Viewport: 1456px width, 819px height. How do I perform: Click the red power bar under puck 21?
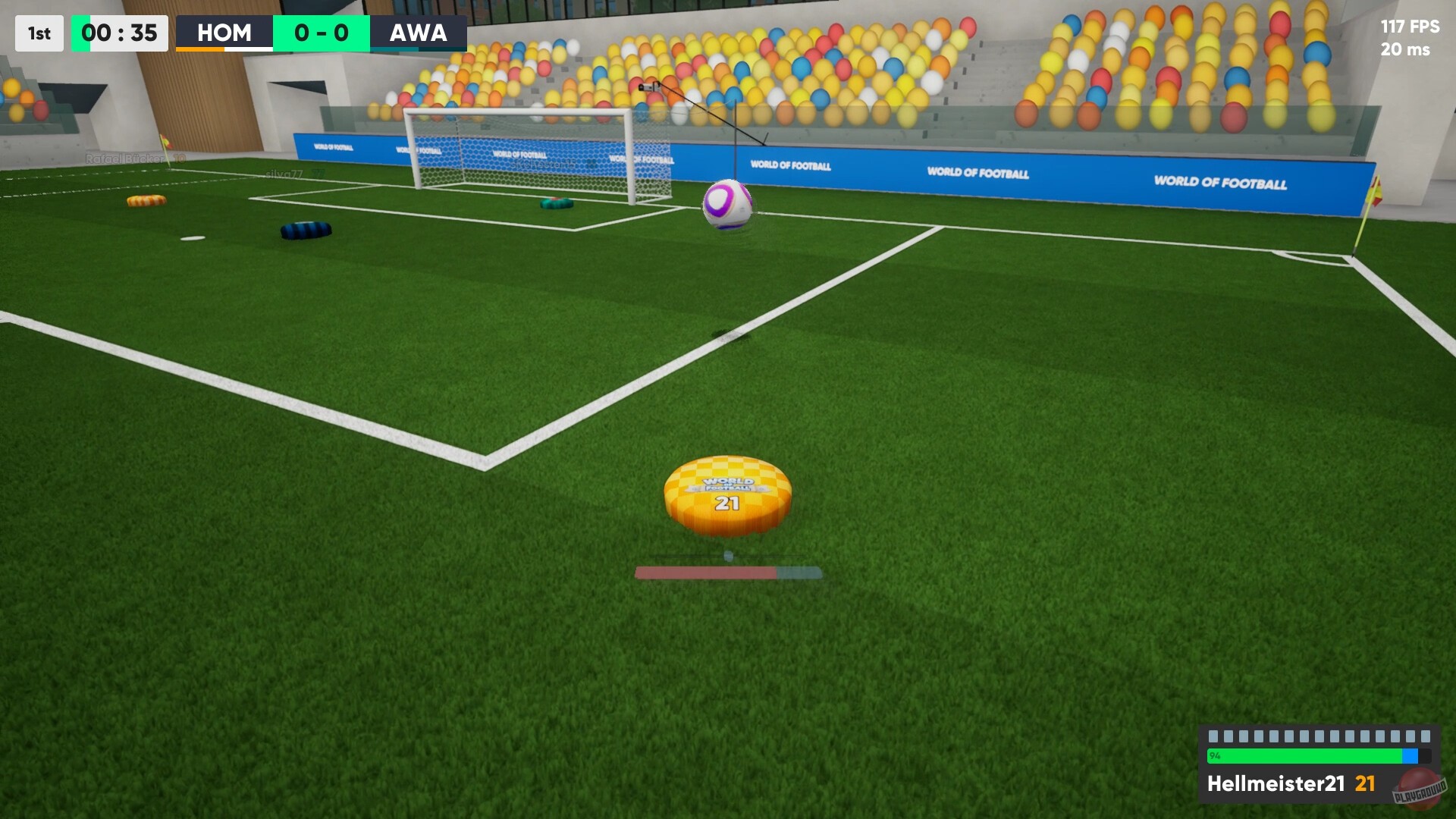pos(705,573)
